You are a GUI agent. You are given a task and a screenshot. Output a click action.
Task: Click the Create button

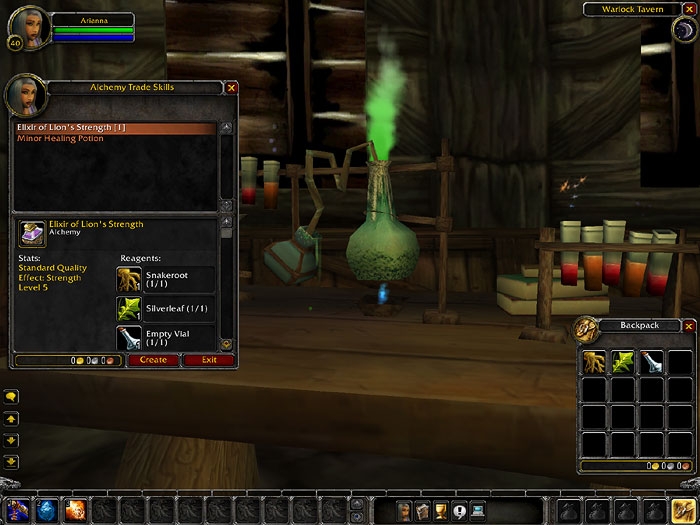click(x=153, y=360)
